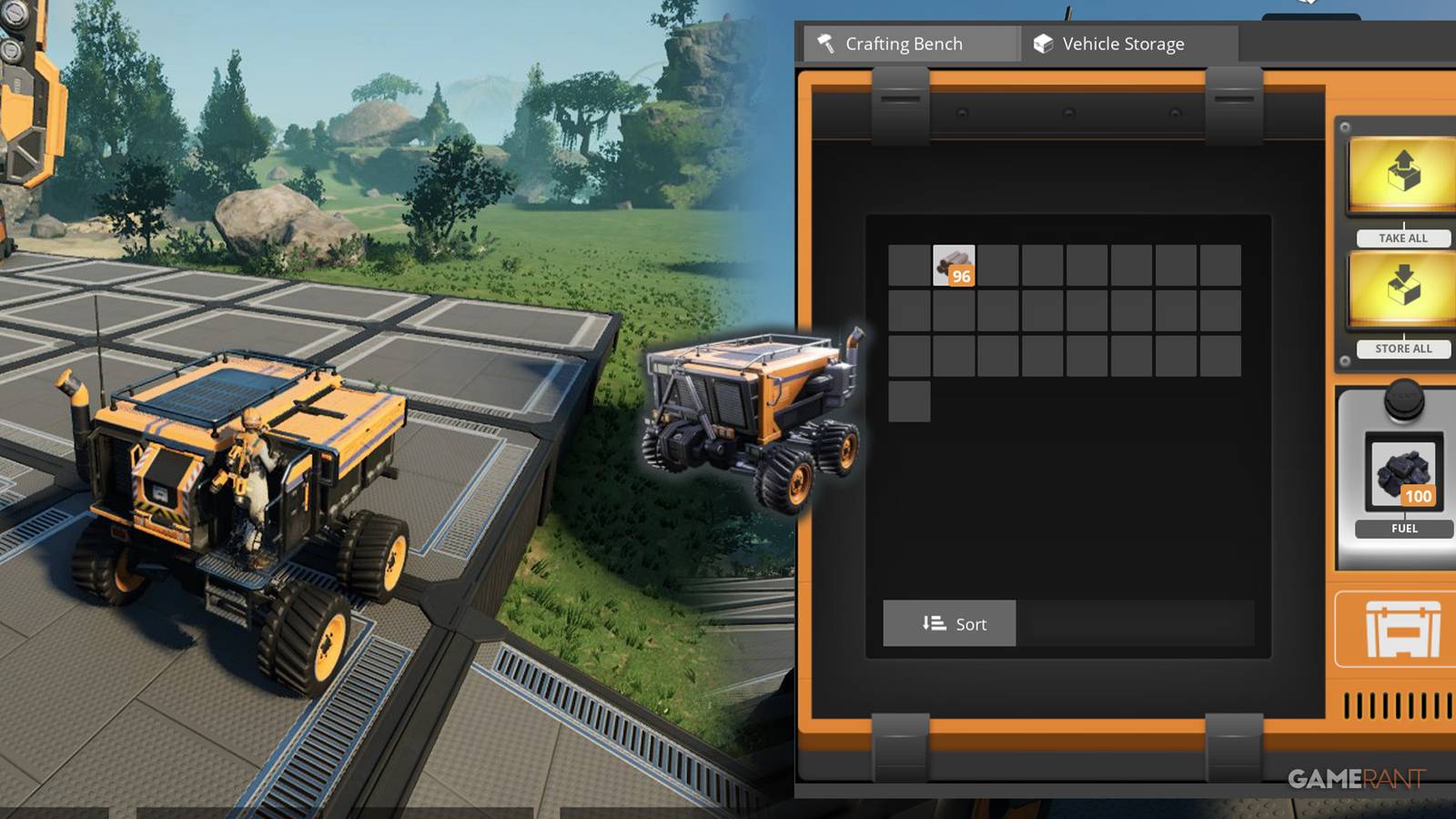Open the Vehicle Storage tab
This screenshot has width=1456, height=819.
[1125, 43]
